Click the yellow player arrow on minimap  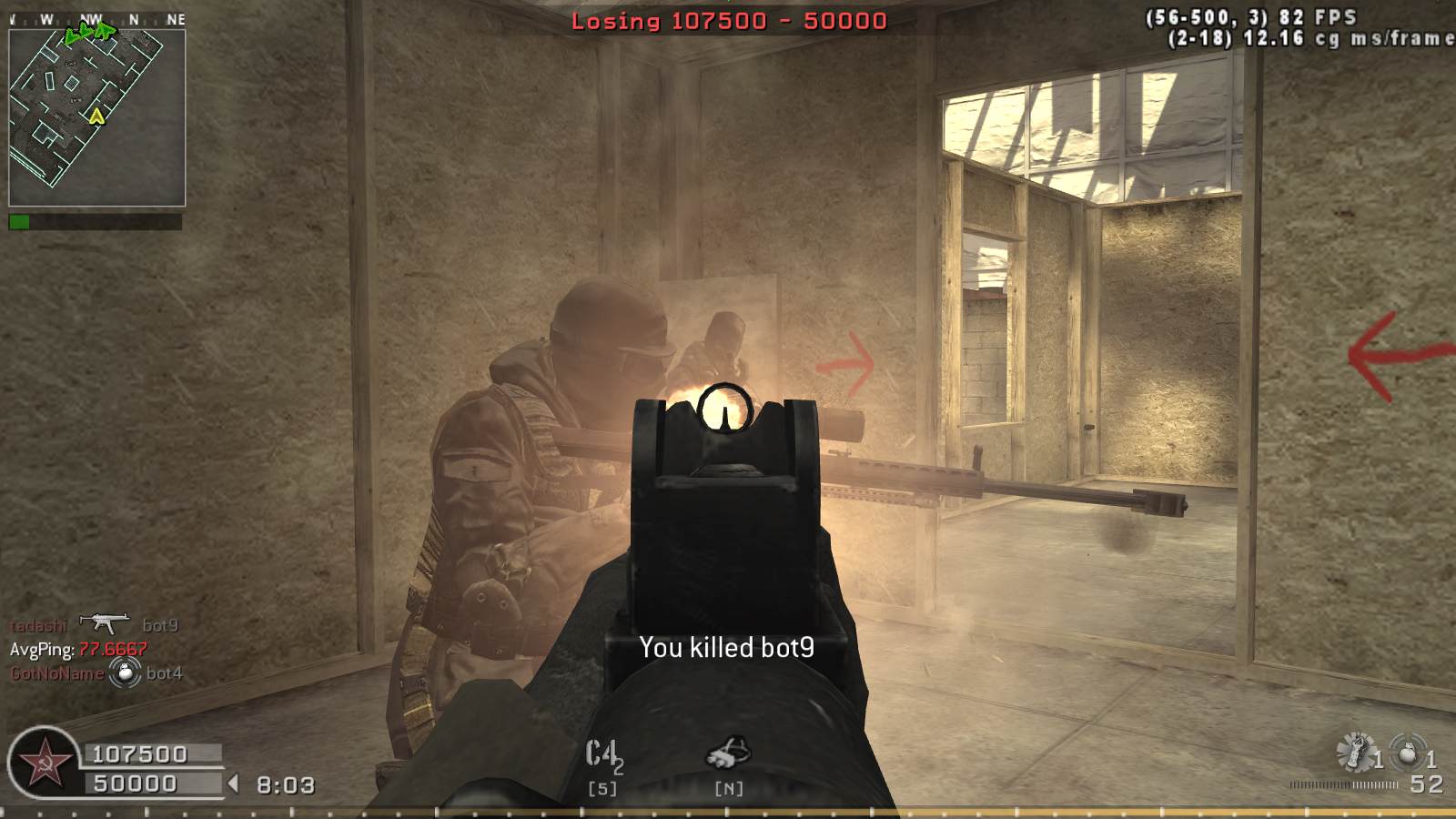point(96,116)
